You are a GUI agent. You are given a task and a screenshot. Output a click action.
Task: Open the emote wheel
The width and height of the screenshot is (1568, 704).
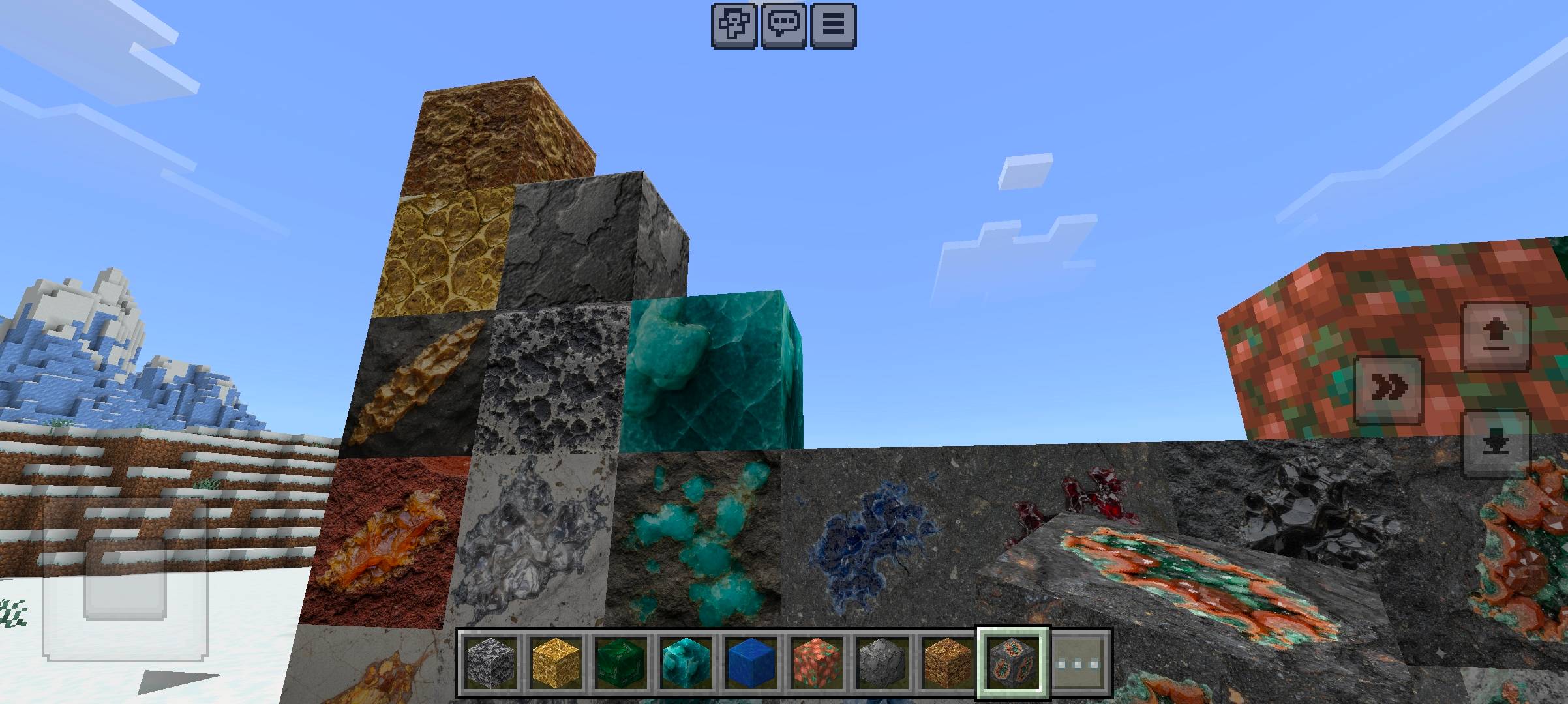point(732,26)
